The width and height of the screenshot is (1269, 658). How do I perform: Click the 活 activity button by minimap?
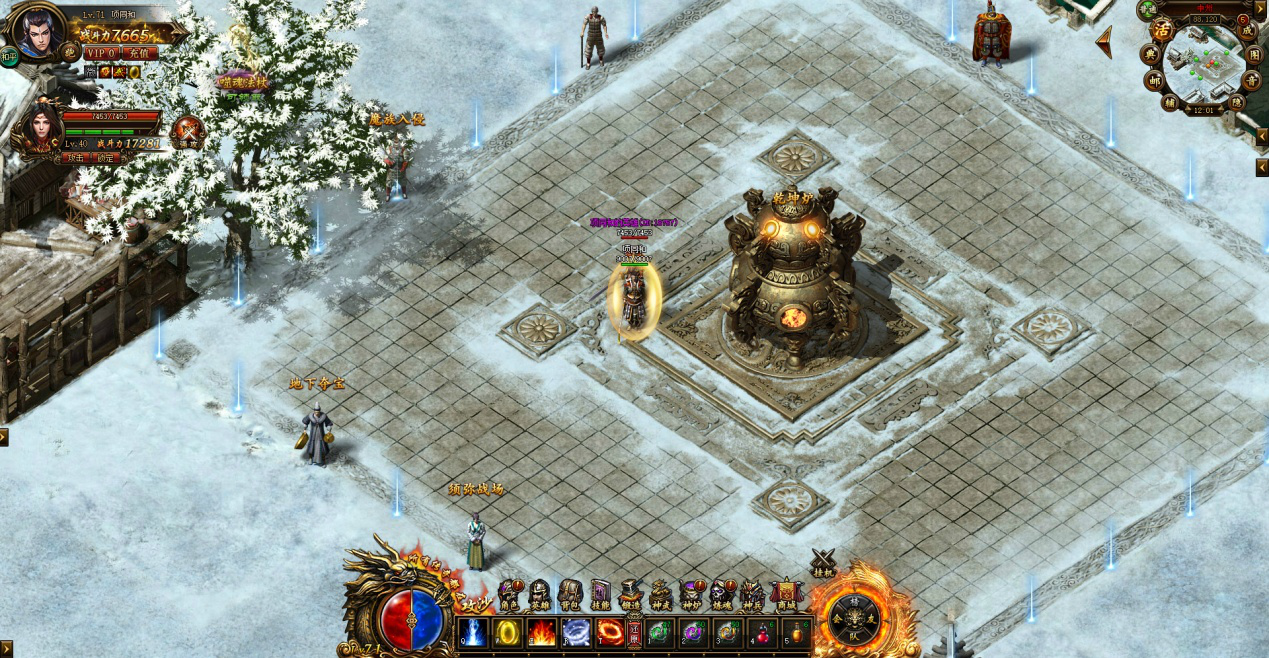coord(1161,28)
